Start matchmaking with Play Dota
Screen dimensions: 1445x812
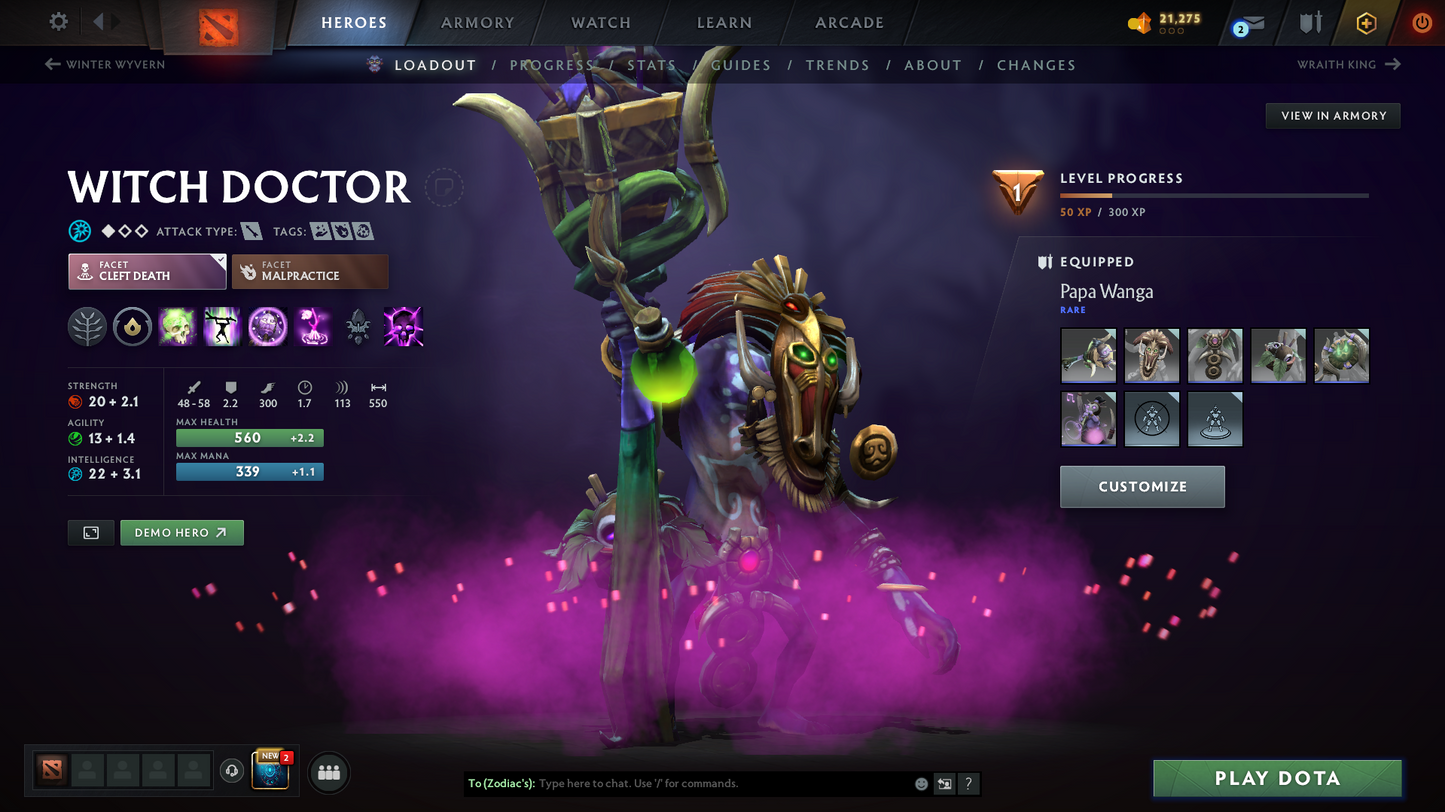pos(1277,779)
